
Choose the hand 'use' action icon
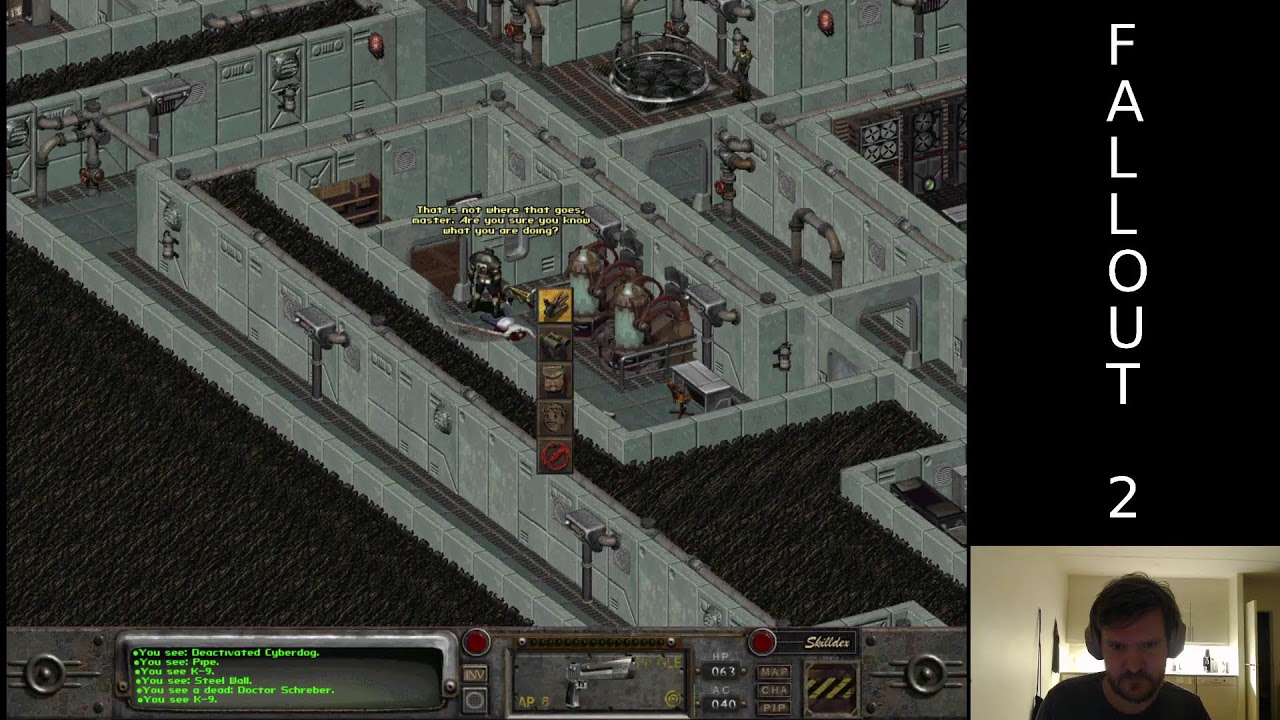pyautogui.click(x=555, y=307)
